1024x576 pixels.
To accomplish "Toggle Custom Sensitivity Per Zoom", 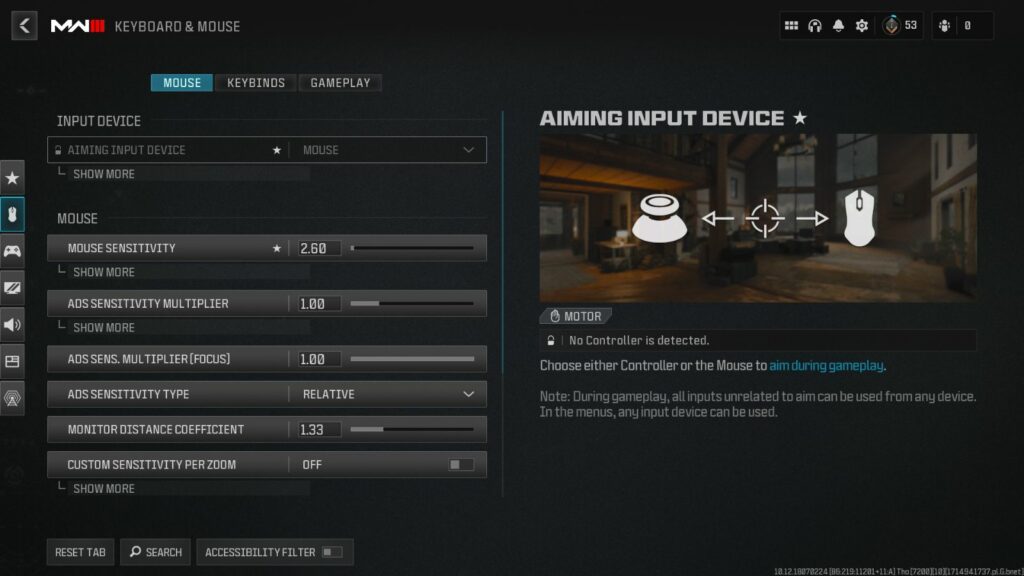I will [460, 465].
